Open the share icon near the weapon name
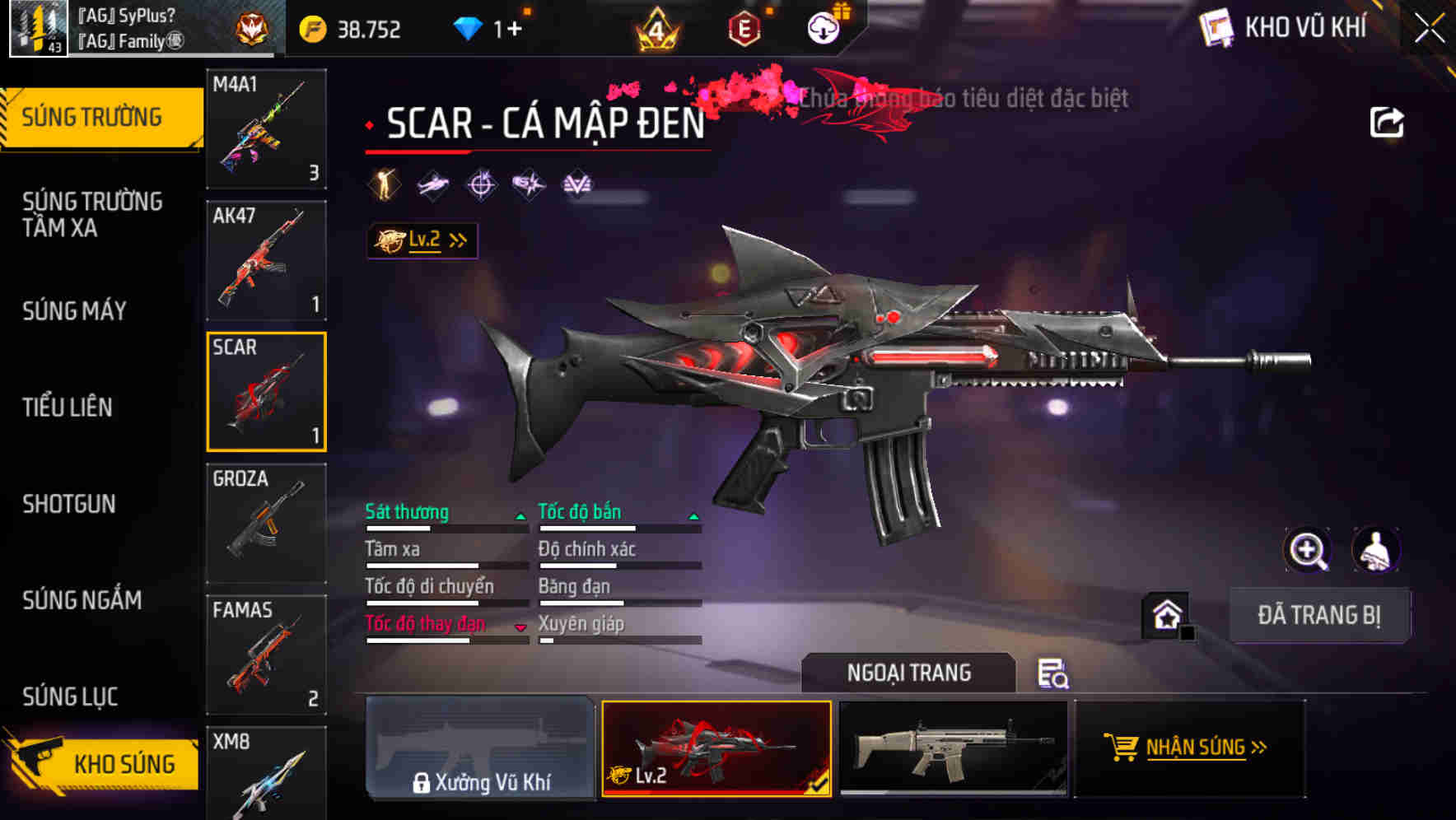The width and height of the screenshot is (1456, 820). pos(1388,120)
